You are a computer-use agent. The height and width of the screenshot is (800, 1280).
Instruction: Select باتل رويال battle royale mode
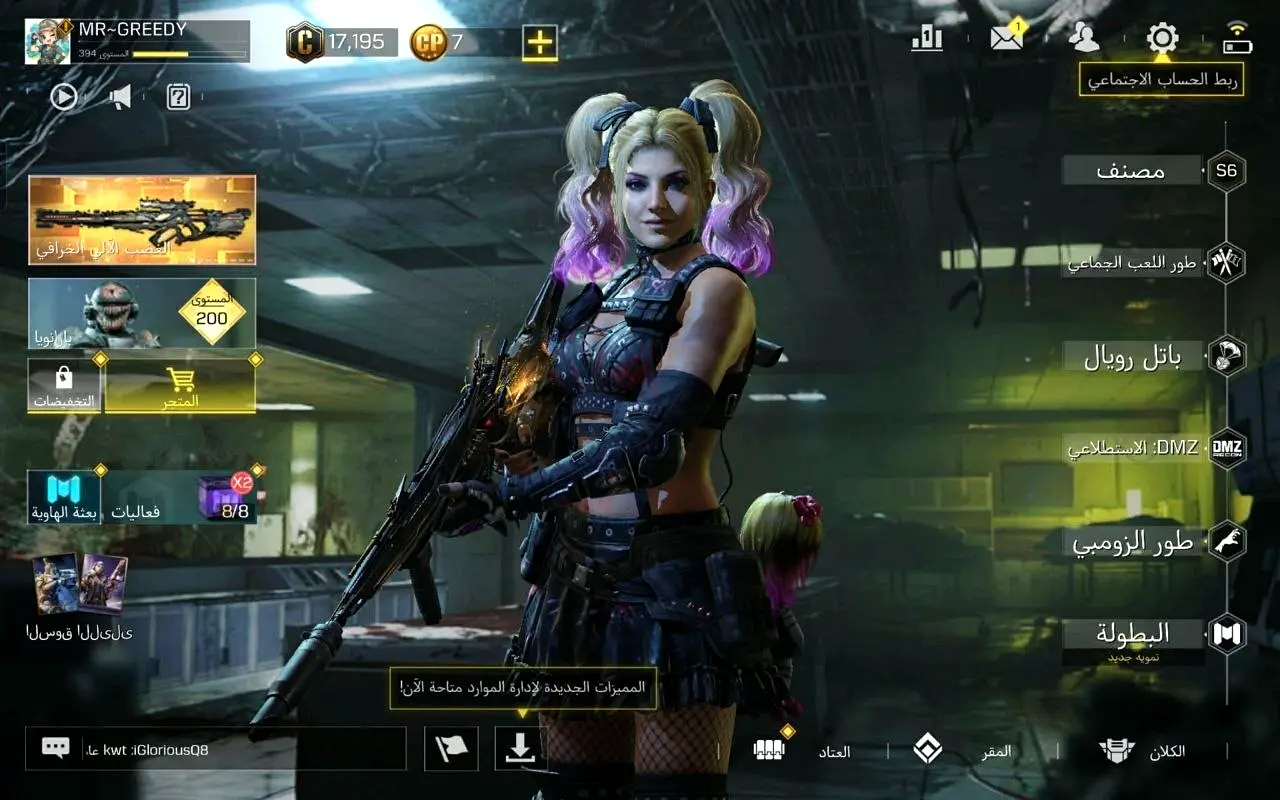point(1133,357)
